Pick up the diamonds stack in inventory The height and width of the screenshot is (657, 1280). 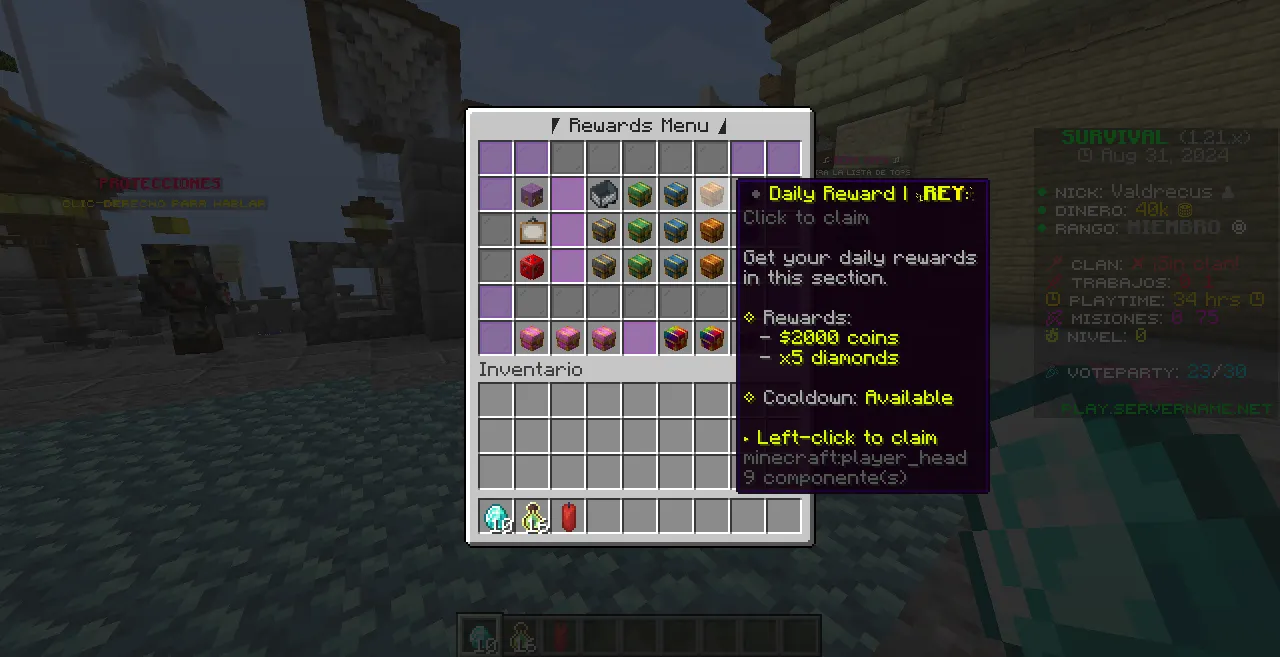coord(496,516)
